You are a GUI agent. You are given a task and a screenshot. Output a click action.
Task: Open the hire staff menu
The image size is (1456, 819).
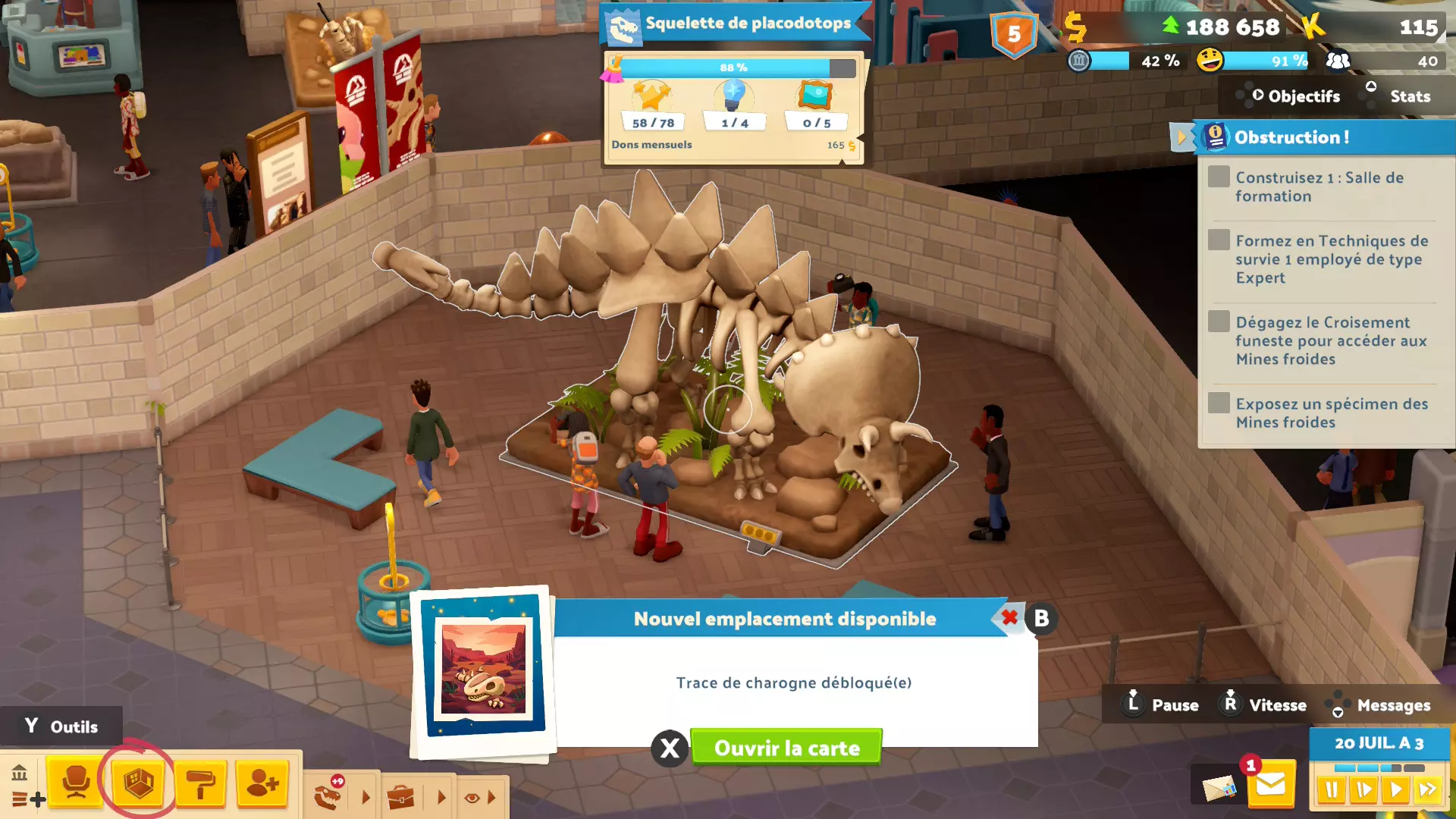pyautogui.click(x=262, y=783)
